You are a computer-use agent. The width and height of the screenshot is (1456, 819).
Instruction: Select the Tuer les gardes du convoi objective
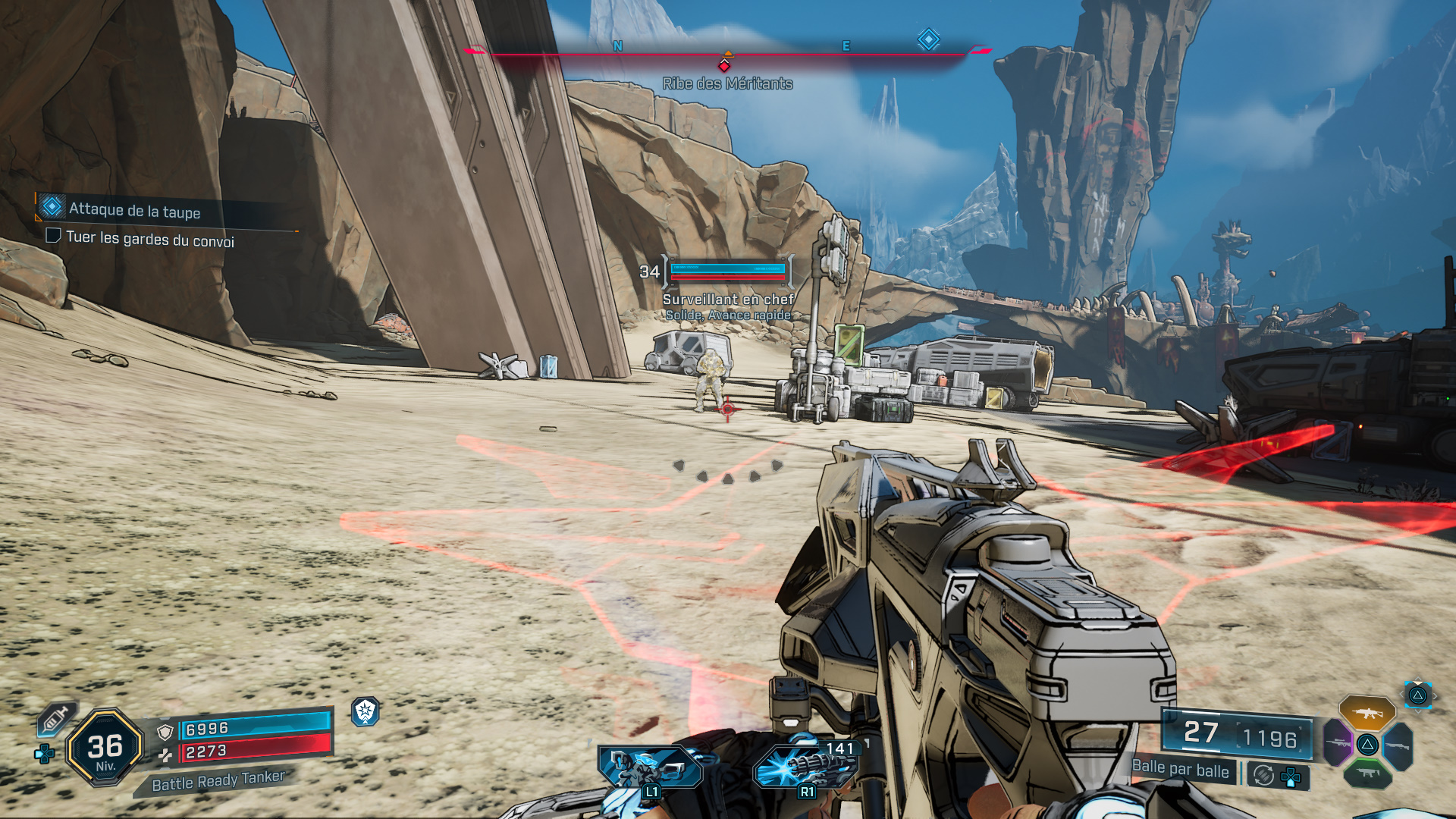(149, 239)
